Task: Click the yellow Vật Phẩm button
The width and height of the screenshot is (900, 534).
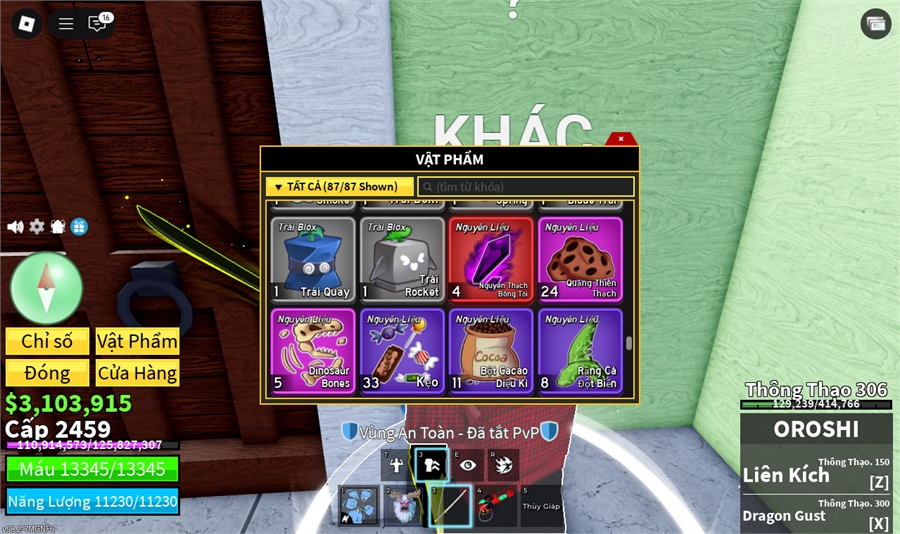Action: point(137,341)
